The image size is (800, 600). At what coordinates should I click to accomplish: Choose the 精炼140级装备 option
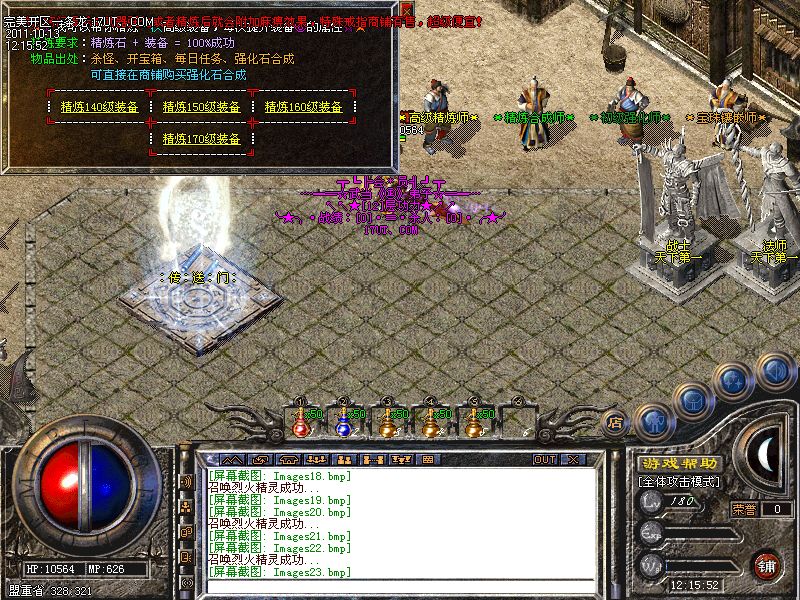tap(99, 107)
